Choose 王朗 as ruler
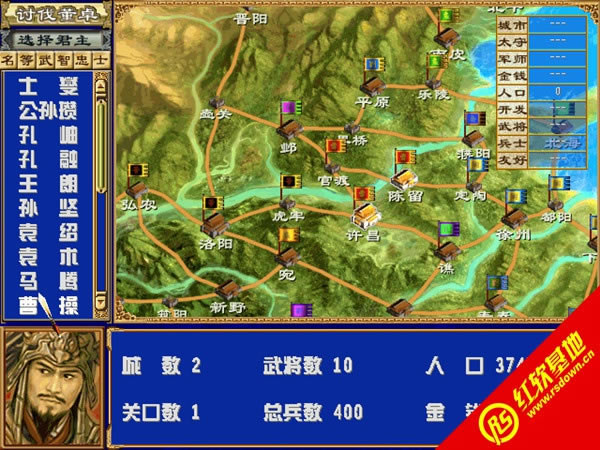Image resolution: width=600 pixels, height=450 pixels. click(x=50, y=181)
